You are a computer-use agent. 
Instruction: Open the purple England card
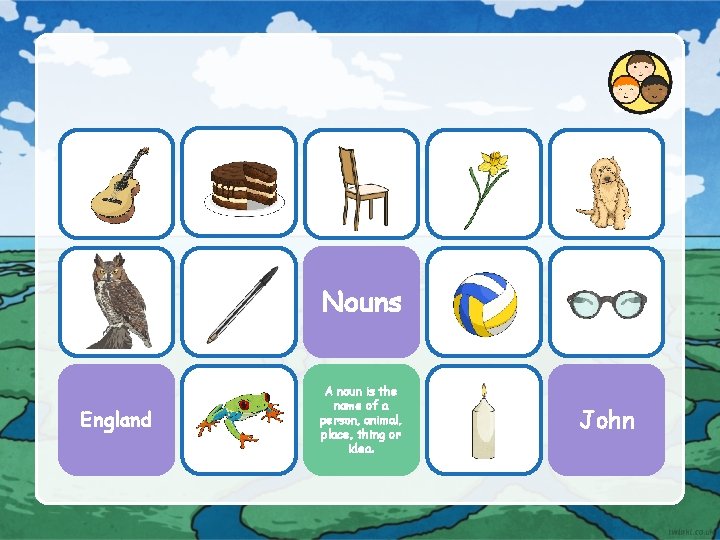click(x=116, y=420)
